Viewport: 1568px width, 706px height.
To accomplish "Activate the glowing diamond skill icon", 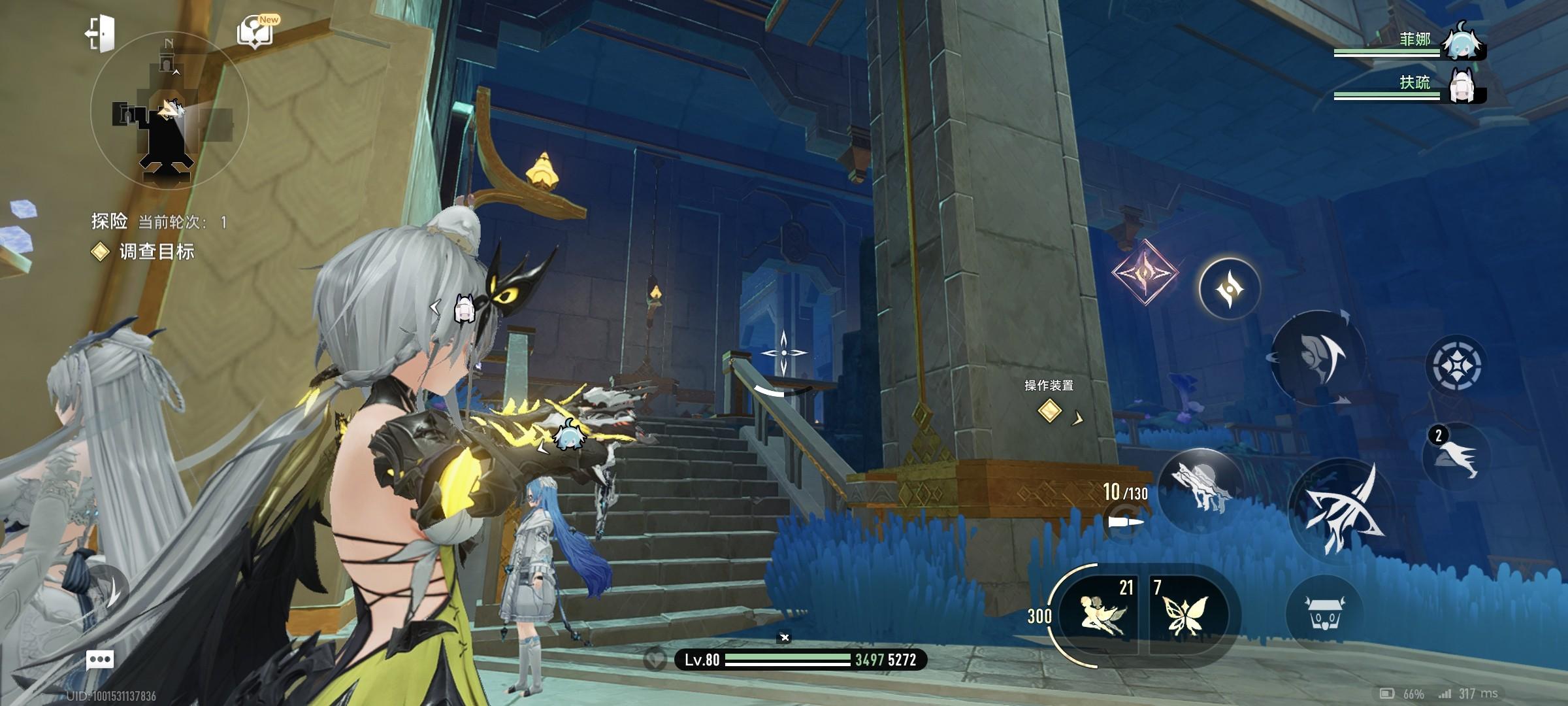I will [1145, 273].
